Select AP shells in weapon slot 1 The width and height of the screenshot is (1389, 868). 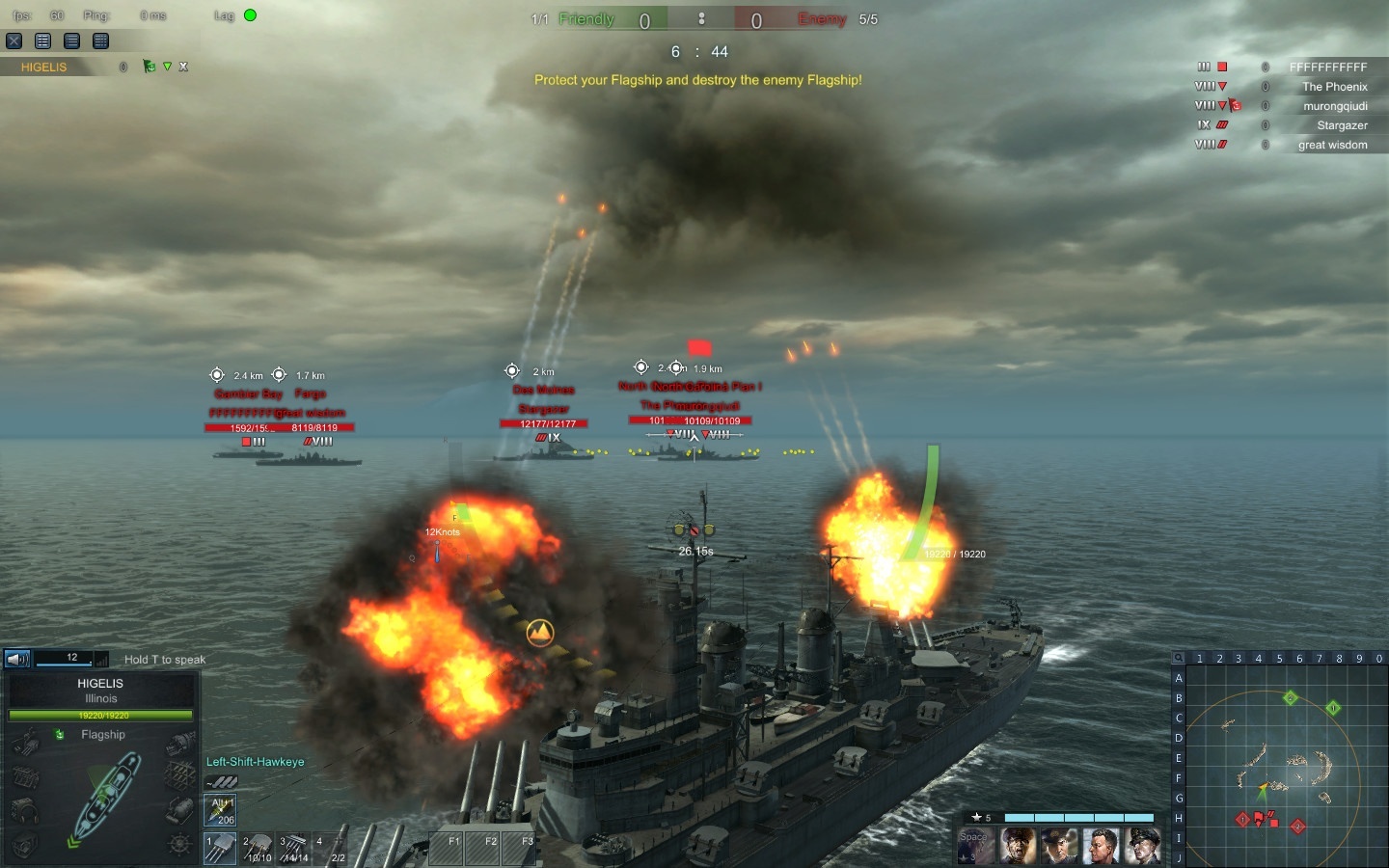220,847
